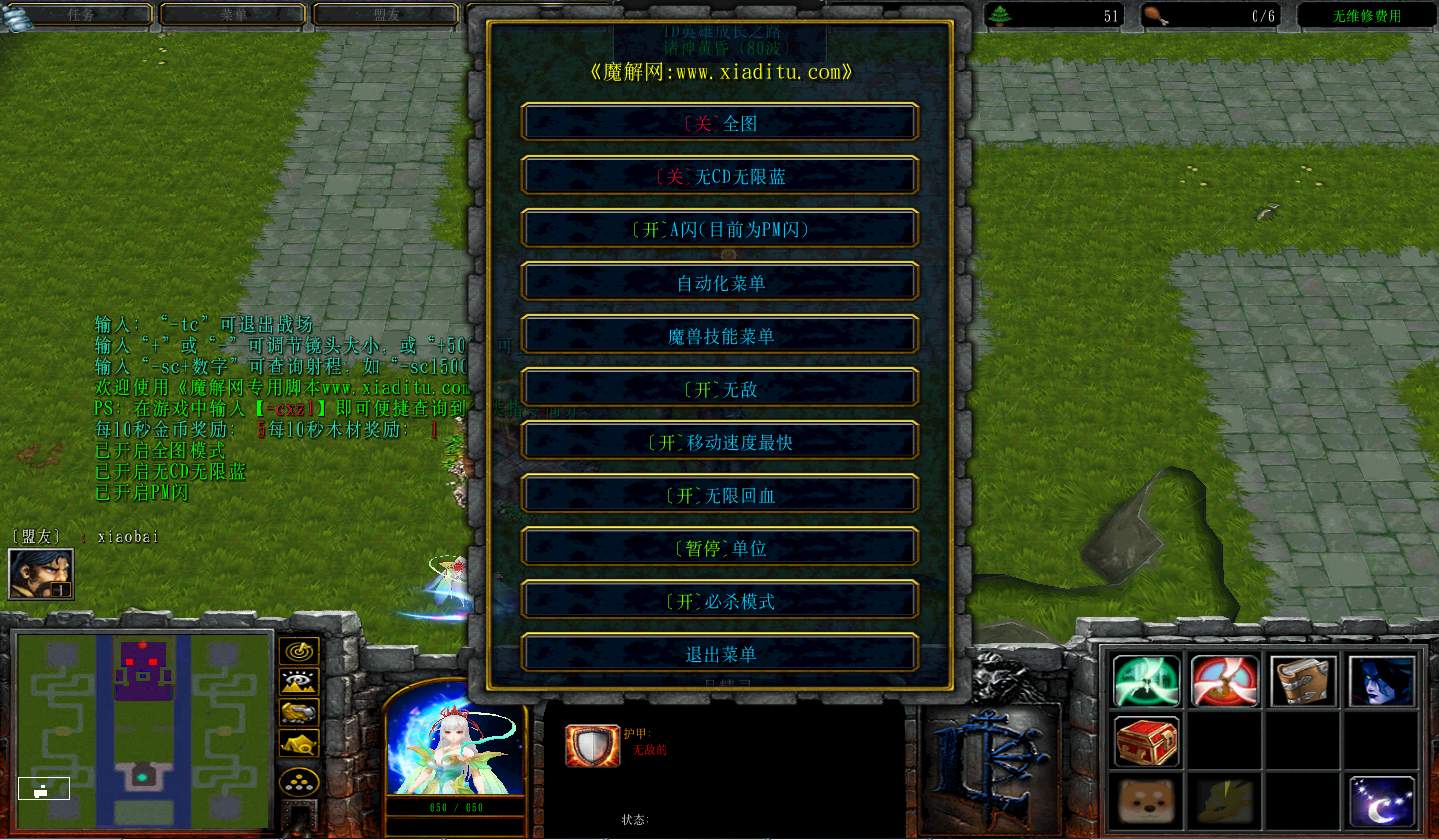
Task: Toggle 全图 full map vision off
Action: tap(719, 121)
